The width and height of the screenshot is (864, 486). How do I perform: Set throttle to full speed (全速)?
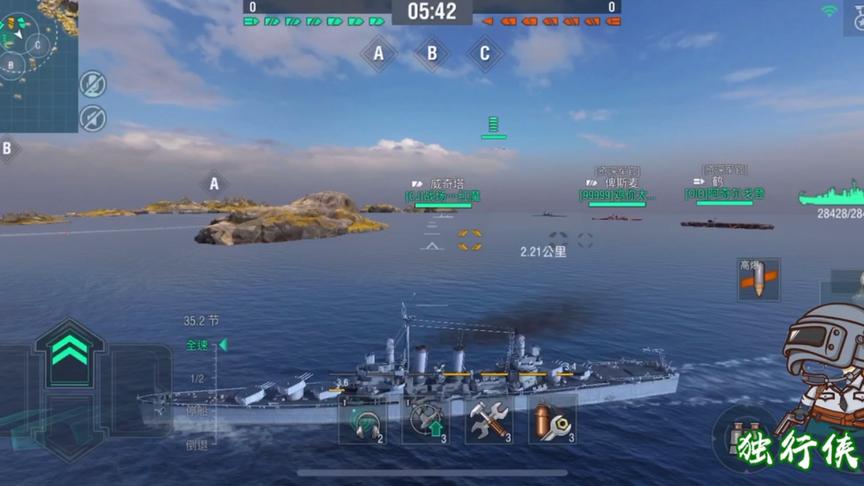click(198, 345)
